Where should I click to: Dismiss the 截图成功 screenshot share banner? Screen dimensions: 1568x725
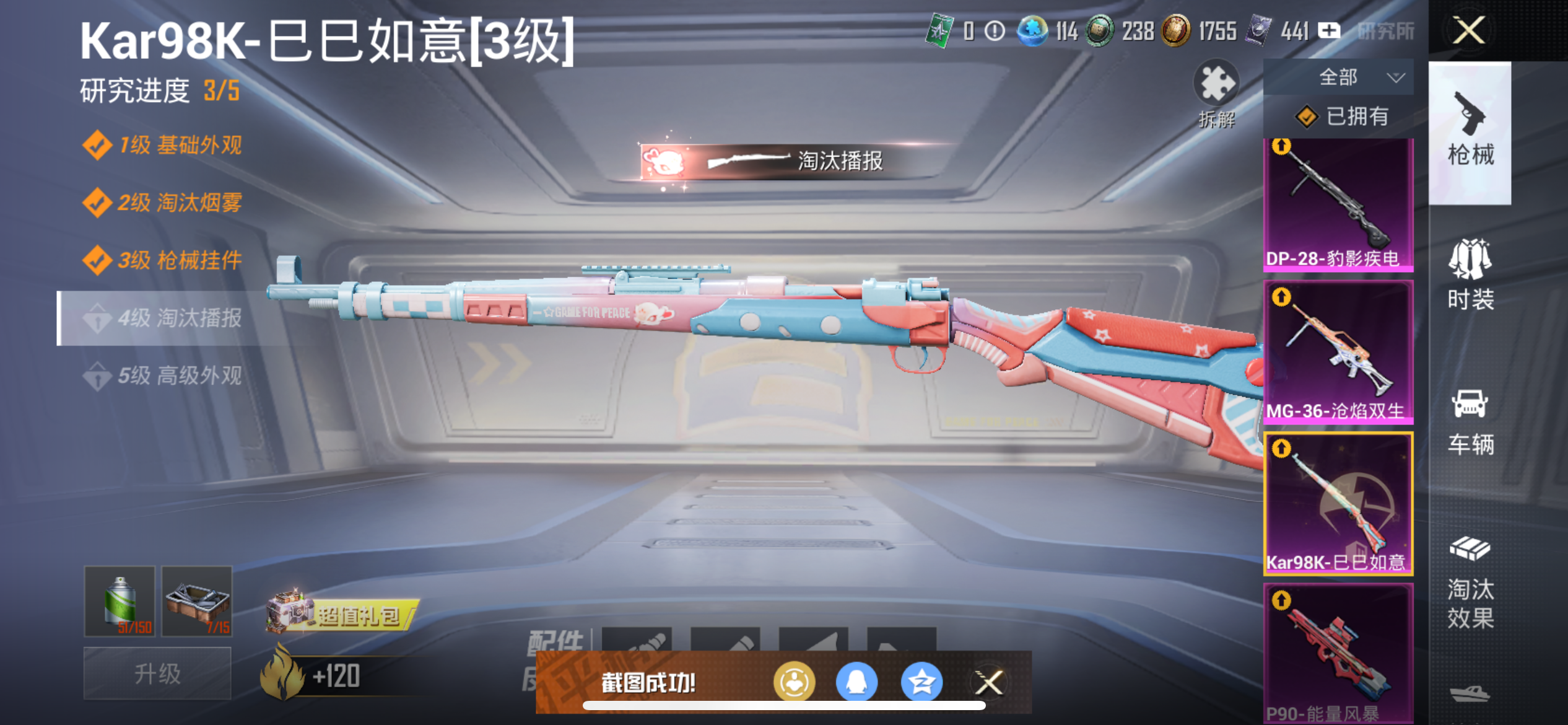tap(989, 682)
